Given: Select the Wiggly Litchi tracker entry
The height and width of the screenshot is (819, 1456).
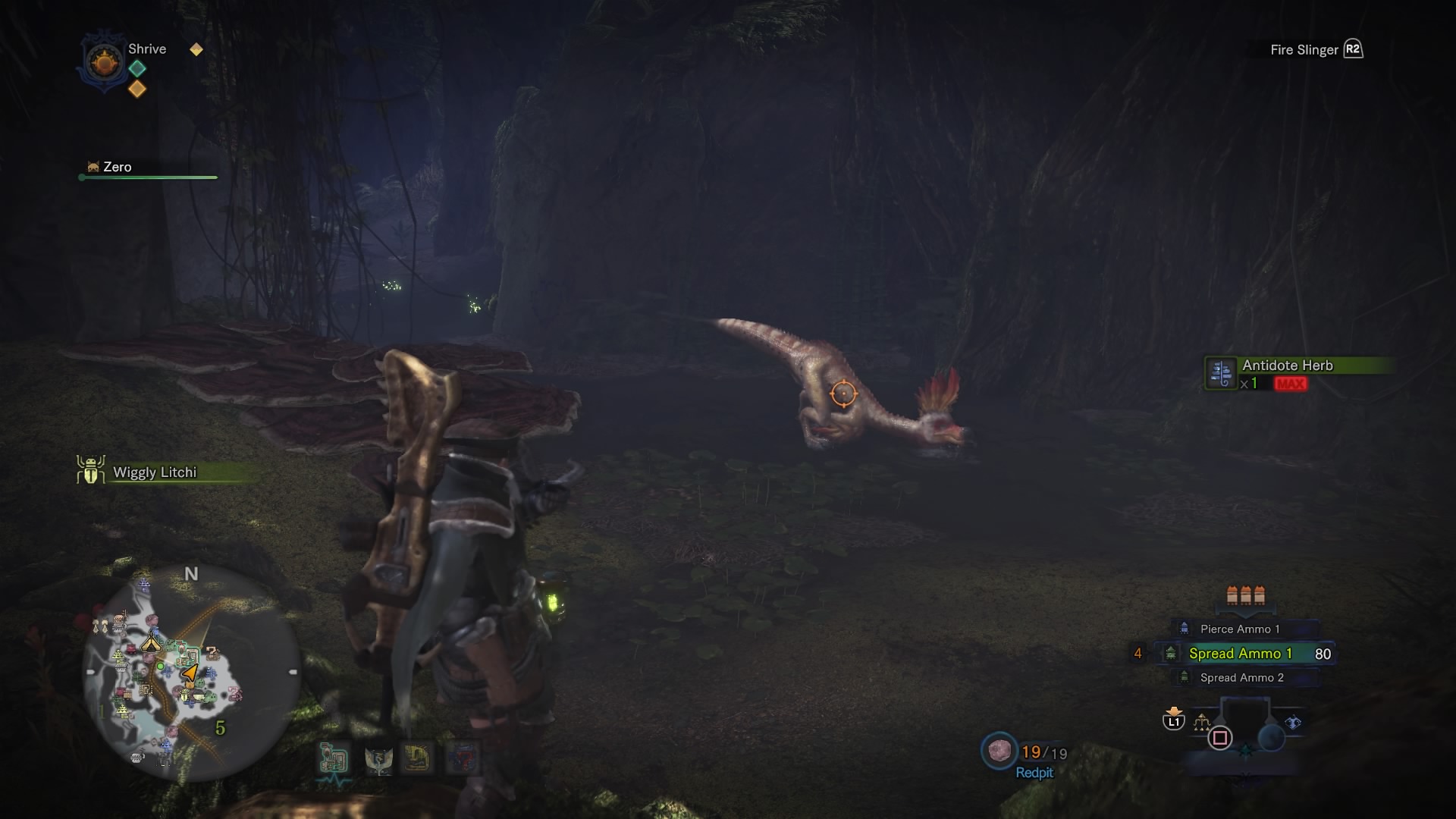Looking at the screenshot, I should click(154, 472).
